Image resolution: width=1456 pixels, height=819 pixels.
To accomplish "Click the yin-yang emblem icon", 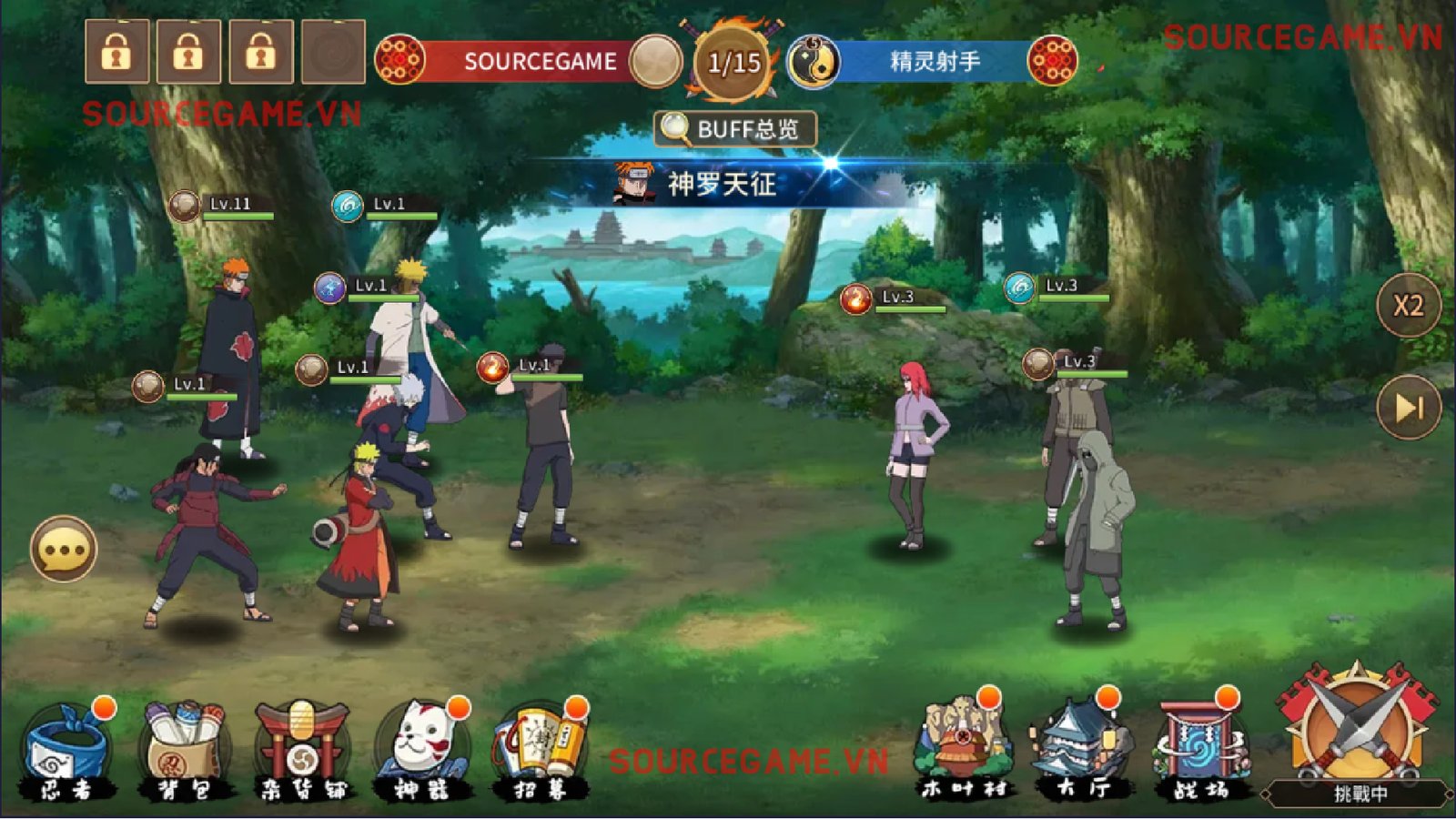I will tap(812, 62).
